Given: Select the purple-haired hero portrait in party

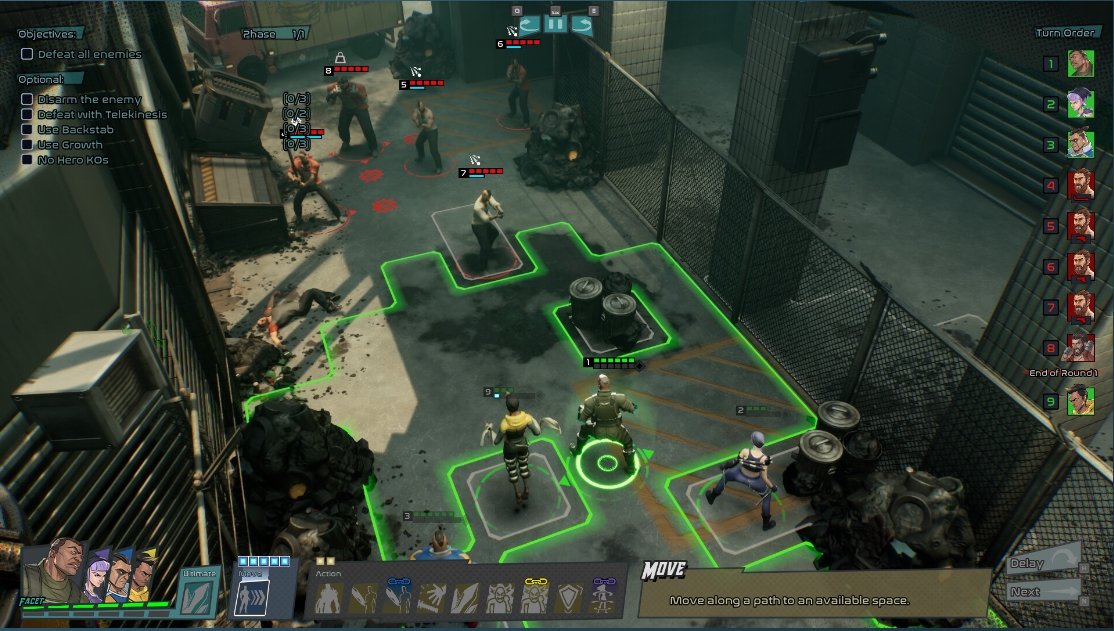Looking at the screenshot, I should pyautogui.click(x=98, y=573).
